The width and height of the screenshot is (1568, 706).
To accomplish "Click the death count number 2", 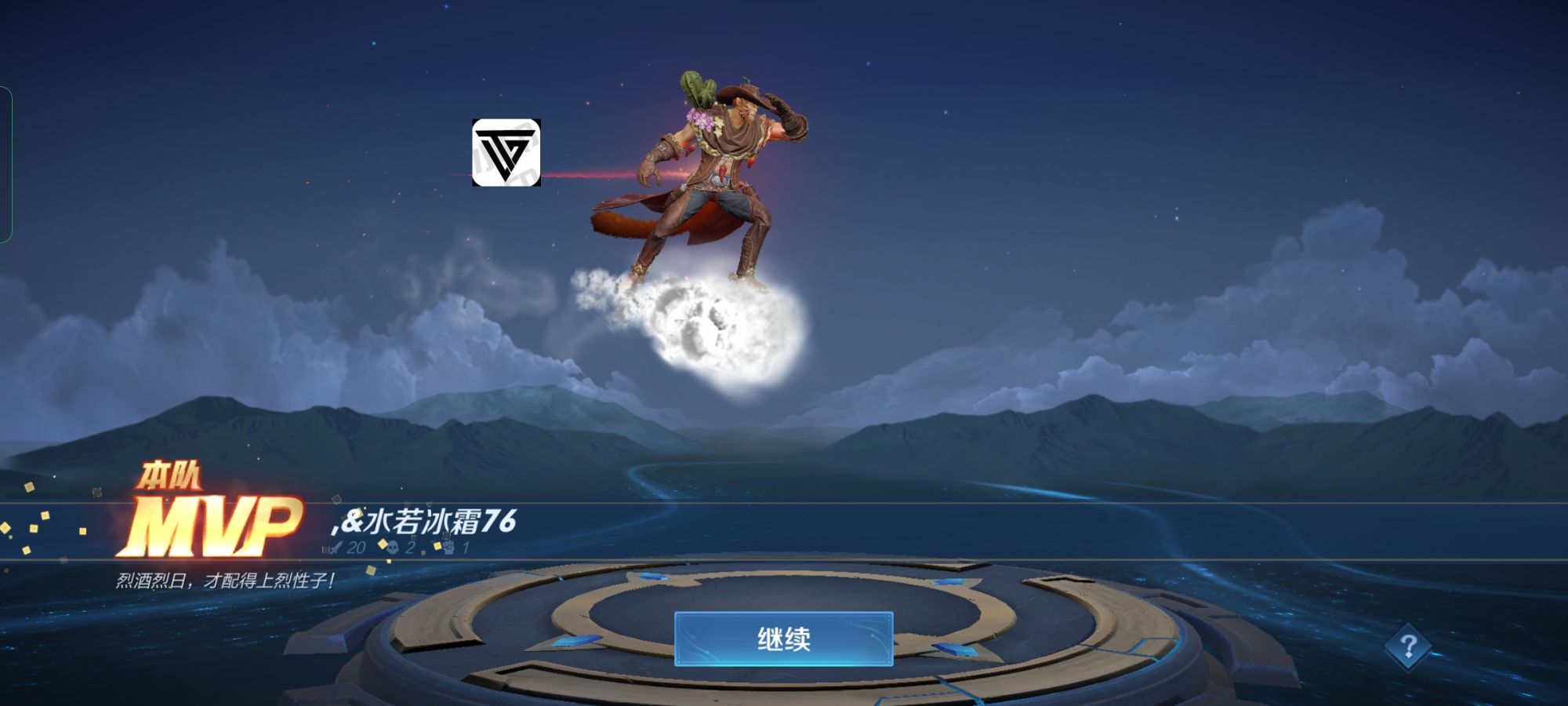I will pos(409,548).
